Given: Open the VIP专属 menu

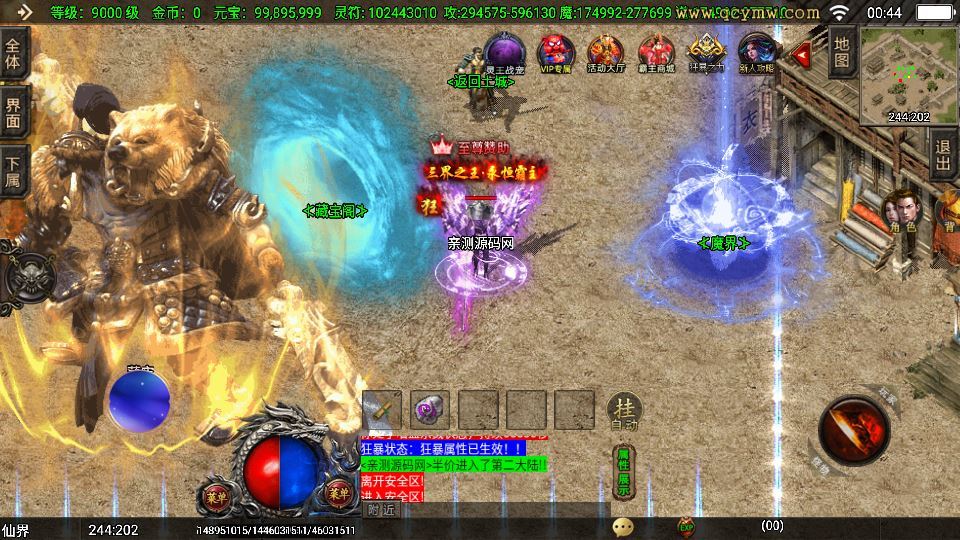Looking at the screenshot, I should coord(555,51).
